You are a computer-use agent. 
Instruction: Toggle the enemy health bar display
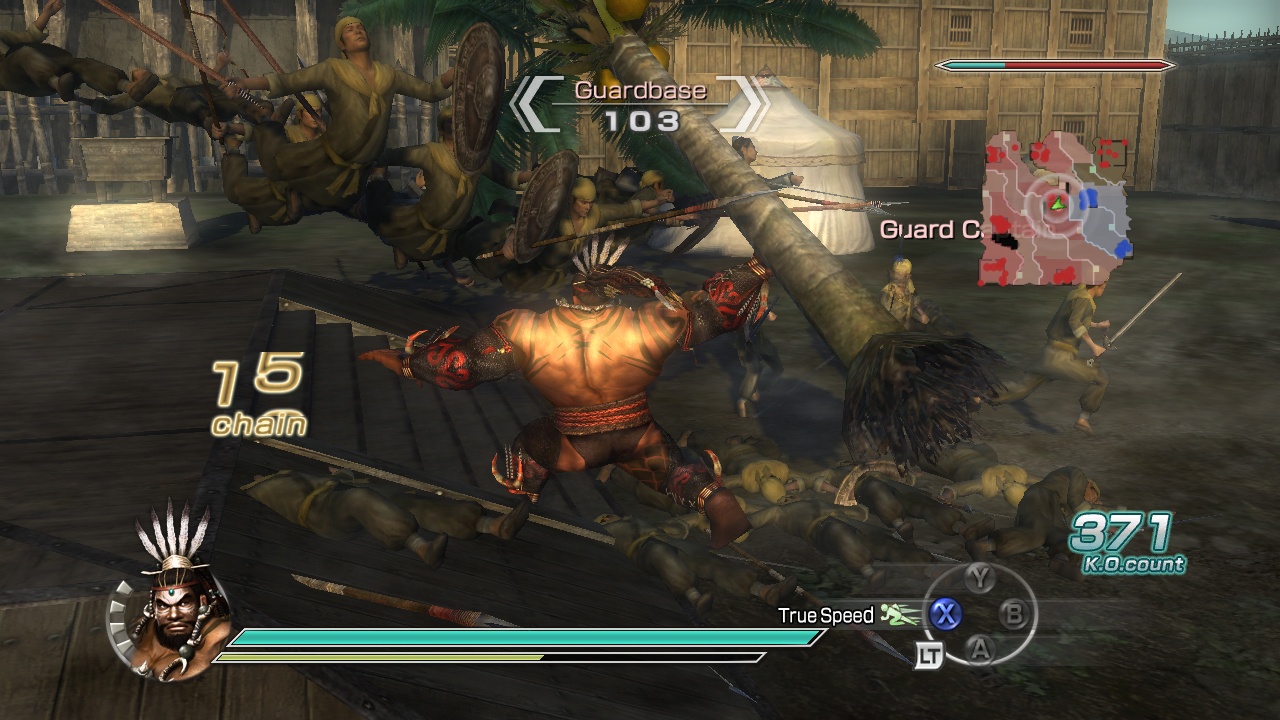click(x=1053, y=65)
